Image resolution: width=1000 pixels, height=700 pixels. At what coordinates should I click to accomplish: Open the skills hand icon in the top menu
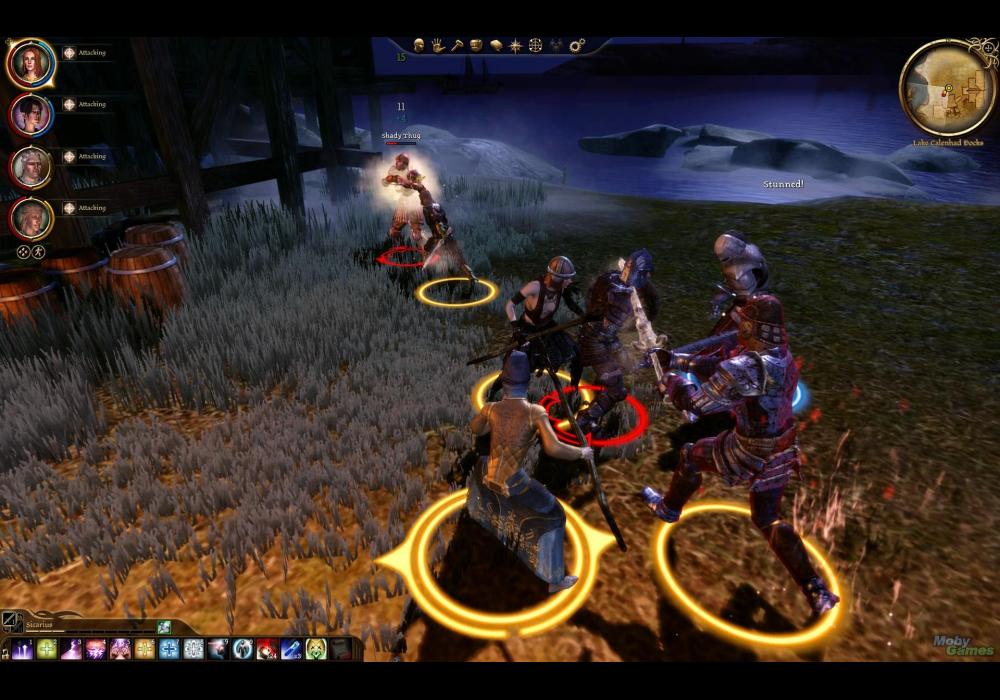click(438, 45)
